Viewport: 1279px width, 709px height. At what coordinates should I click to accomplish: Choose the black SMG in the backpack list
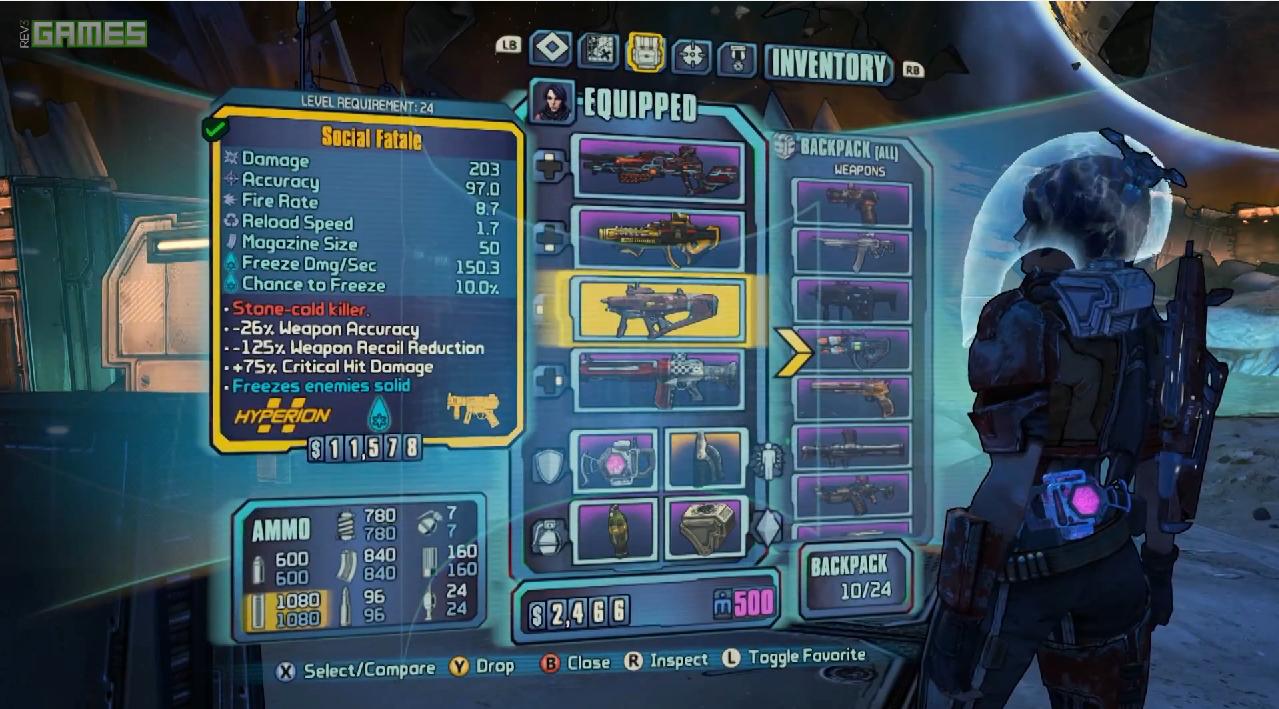click(x=851, y=300)
